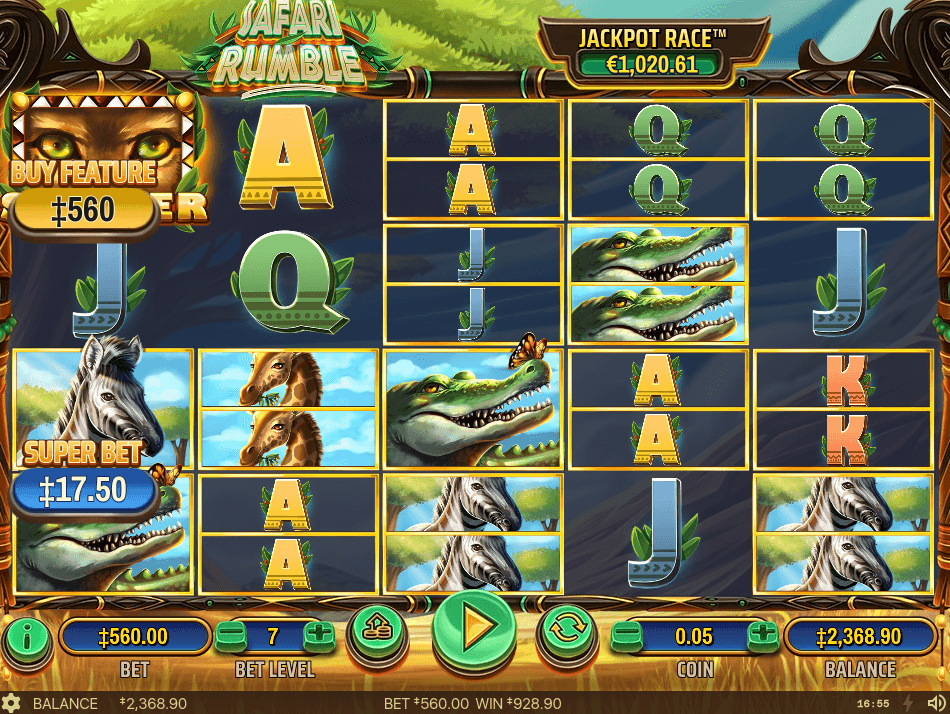The height and width of the screenshot is (714, 950).
Task: Open the game info paytable
Action: tap(29, 634)
